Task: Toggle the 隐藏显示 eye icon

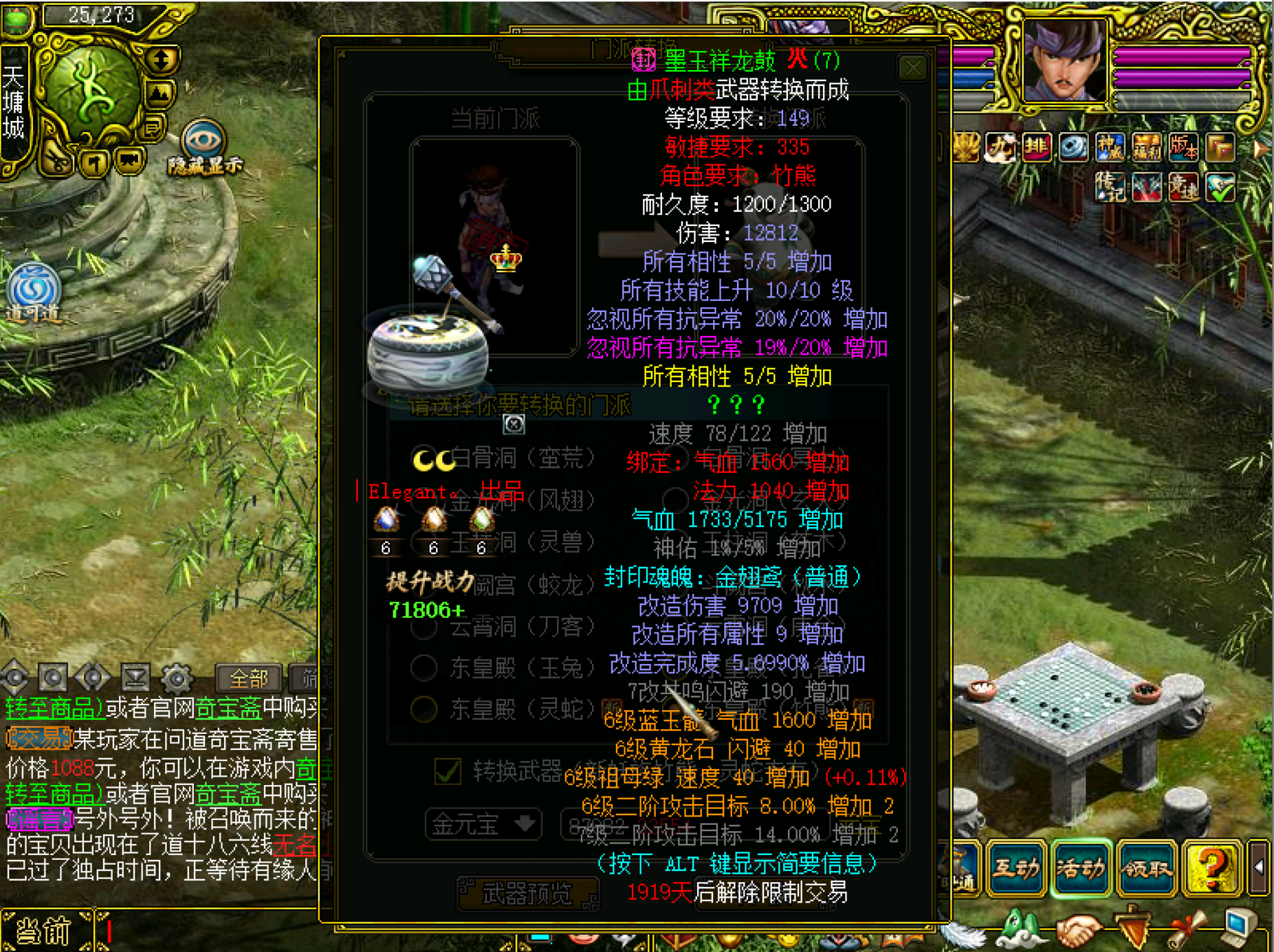Action: tap(204, 141)
